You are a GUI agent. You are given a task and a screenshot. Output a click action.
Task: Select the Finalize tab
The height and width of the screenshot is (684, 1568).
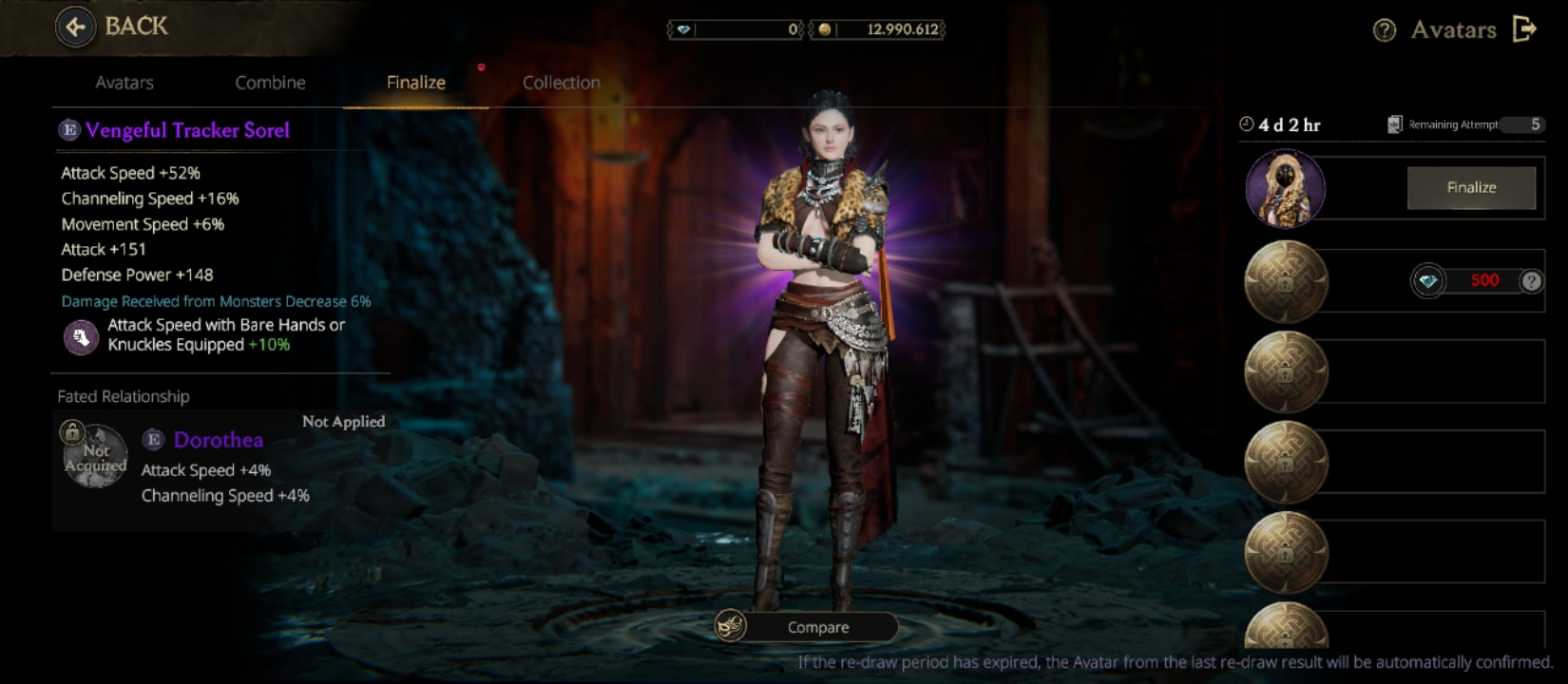[415, 83]
